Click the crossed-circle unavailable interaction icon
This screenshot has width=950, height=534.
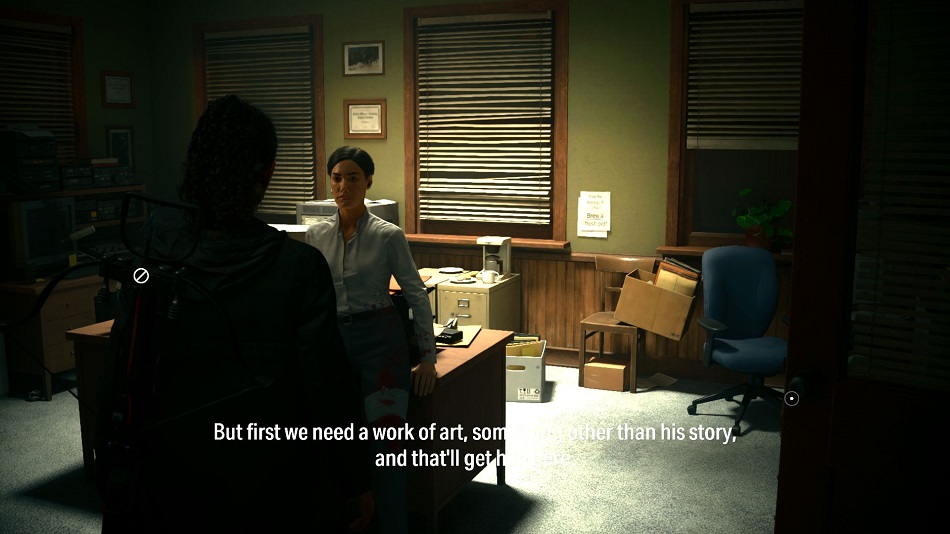pyautogui.click(x=141, y=275)
